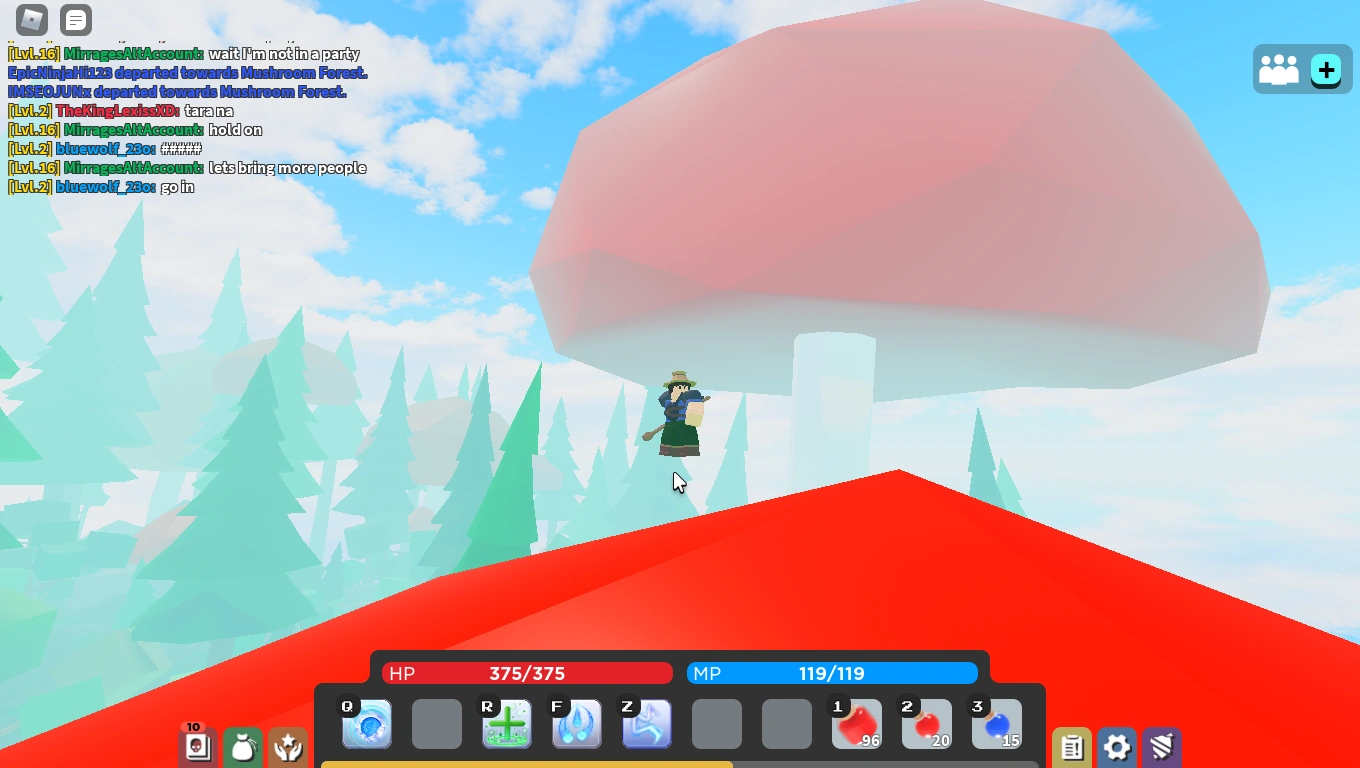Screen dimensions: 1360x768
Task: Select the small red potion in slot 2
Action: click(927, 723)
